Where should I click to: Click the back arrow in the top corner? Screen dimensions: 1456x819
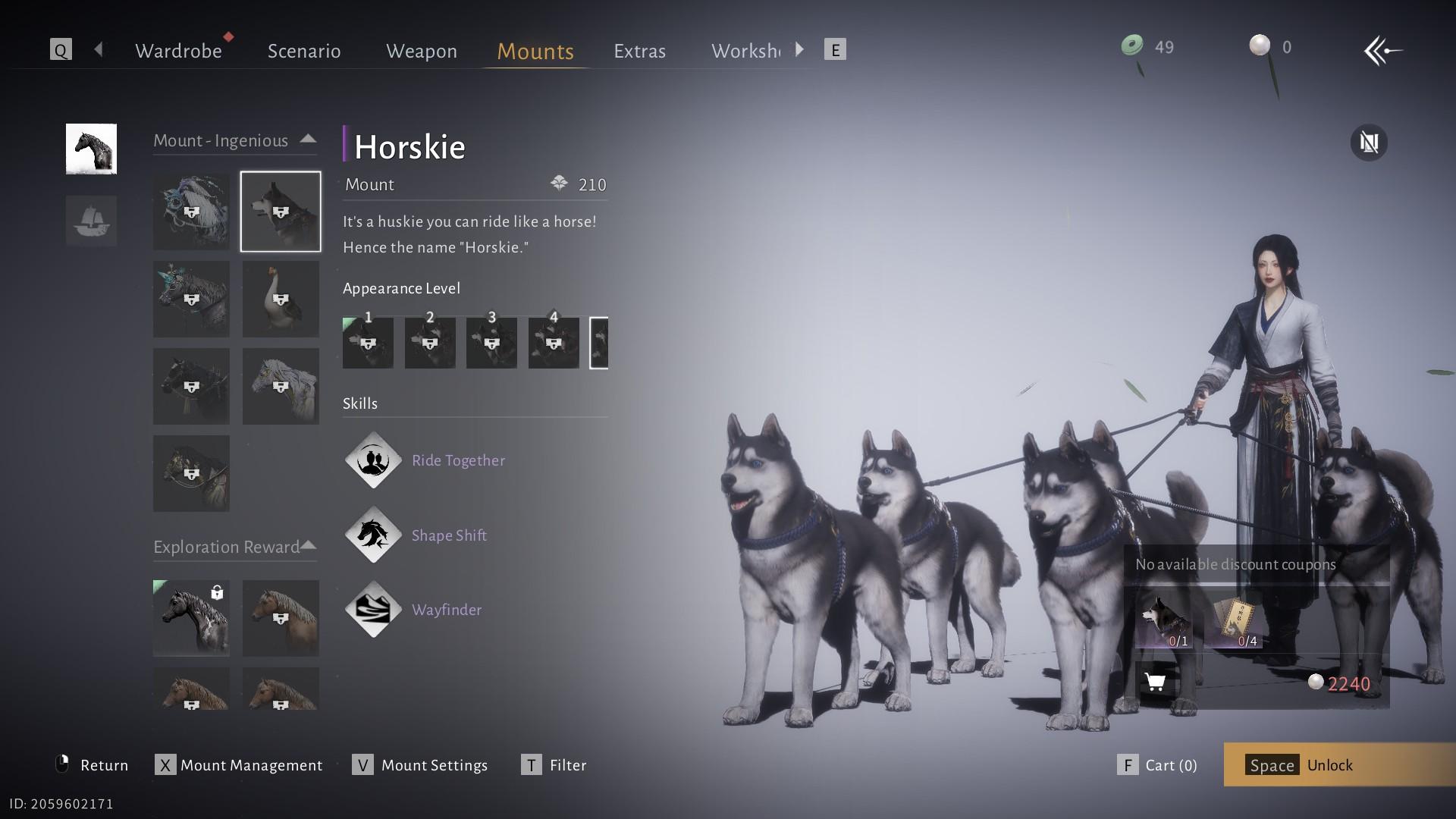1382,51
